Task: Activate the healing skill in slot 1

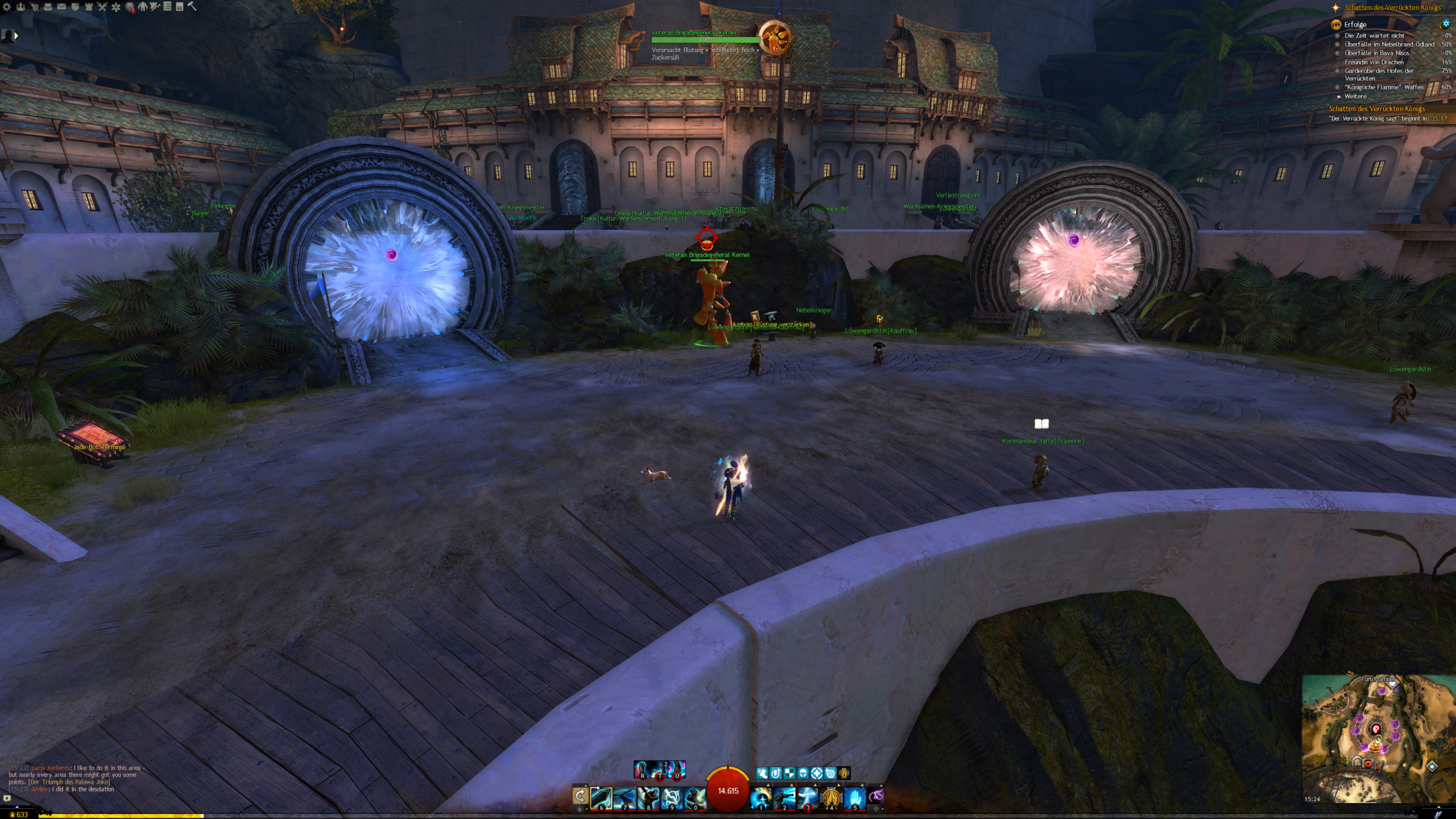Action: pos(760,798)
